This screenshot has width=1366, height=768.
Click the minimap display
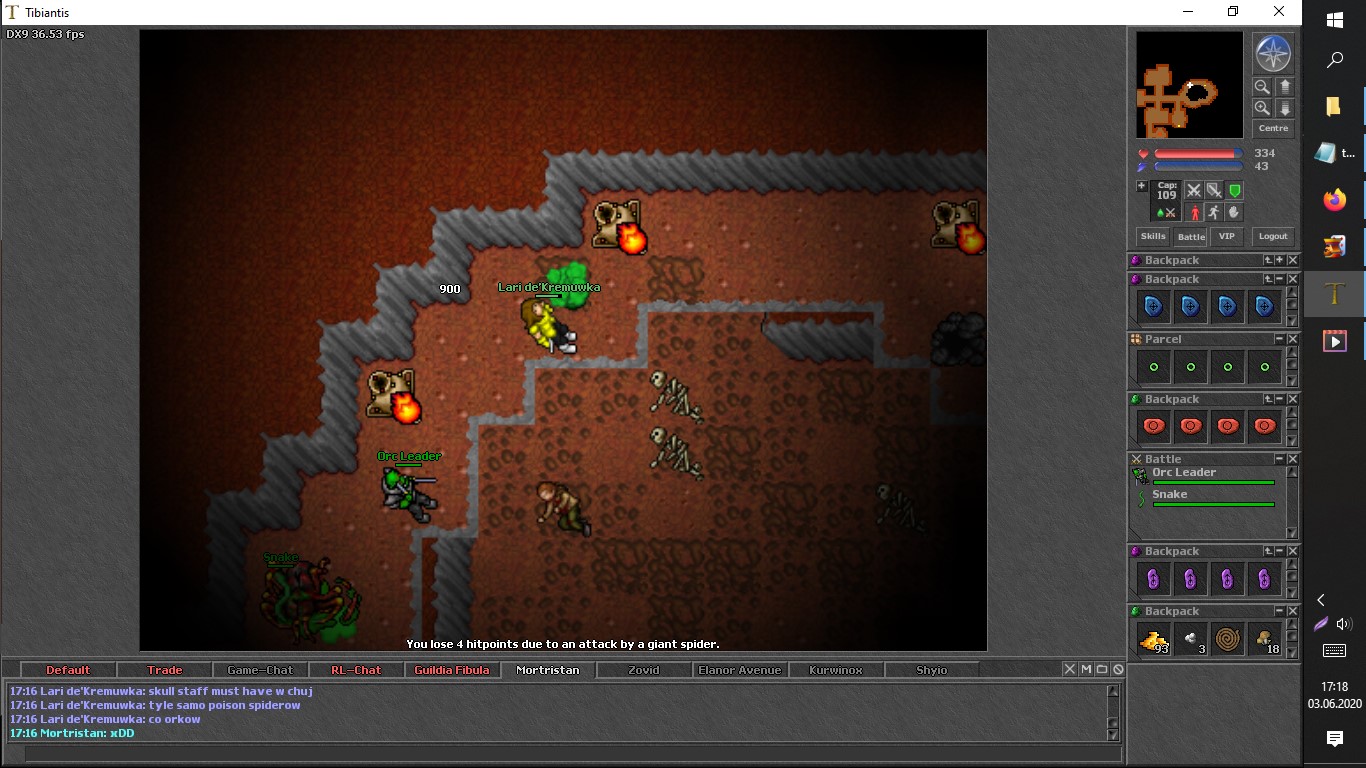(x=1189, y=85)
